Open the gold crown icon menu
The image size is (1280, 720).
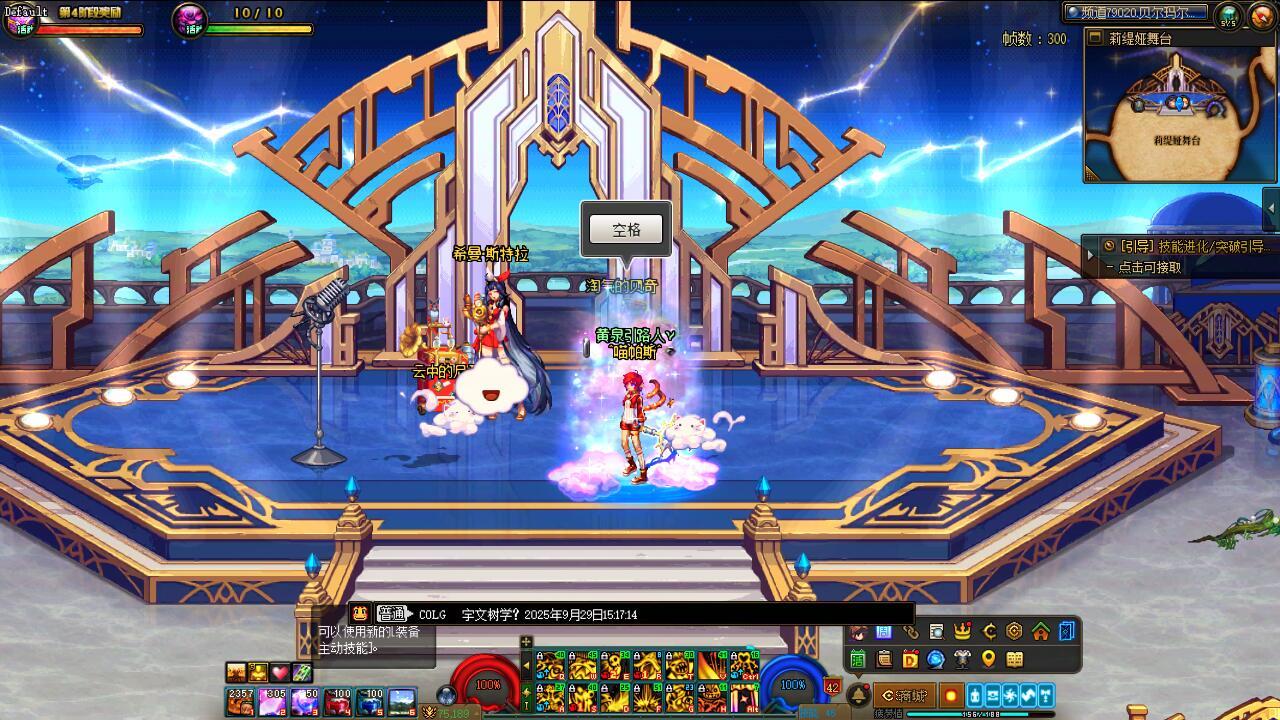pyautogui.click(x=962, y=631)
